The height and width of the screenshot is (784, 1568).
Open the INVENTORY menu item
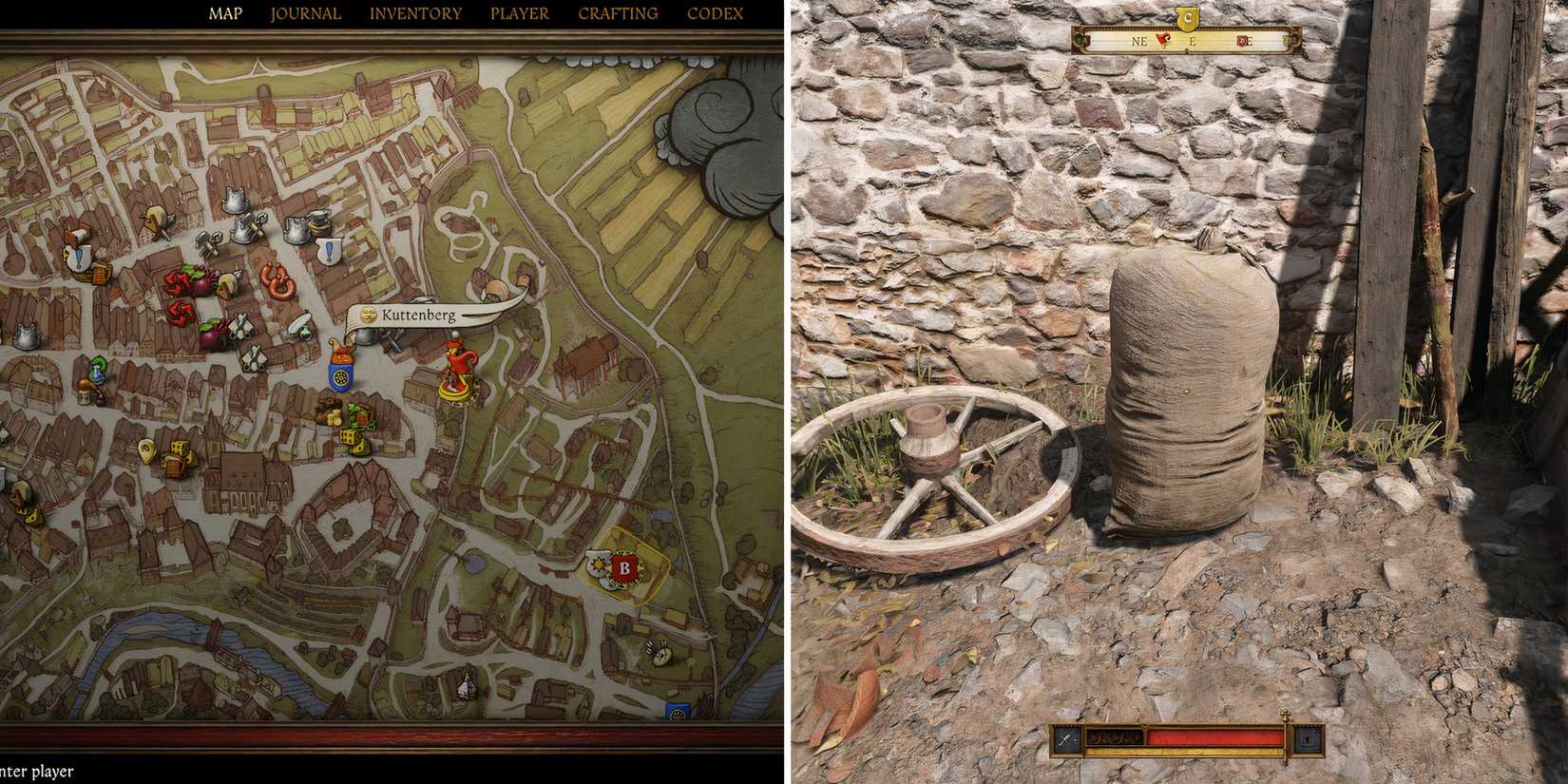[x=415, y=13]
